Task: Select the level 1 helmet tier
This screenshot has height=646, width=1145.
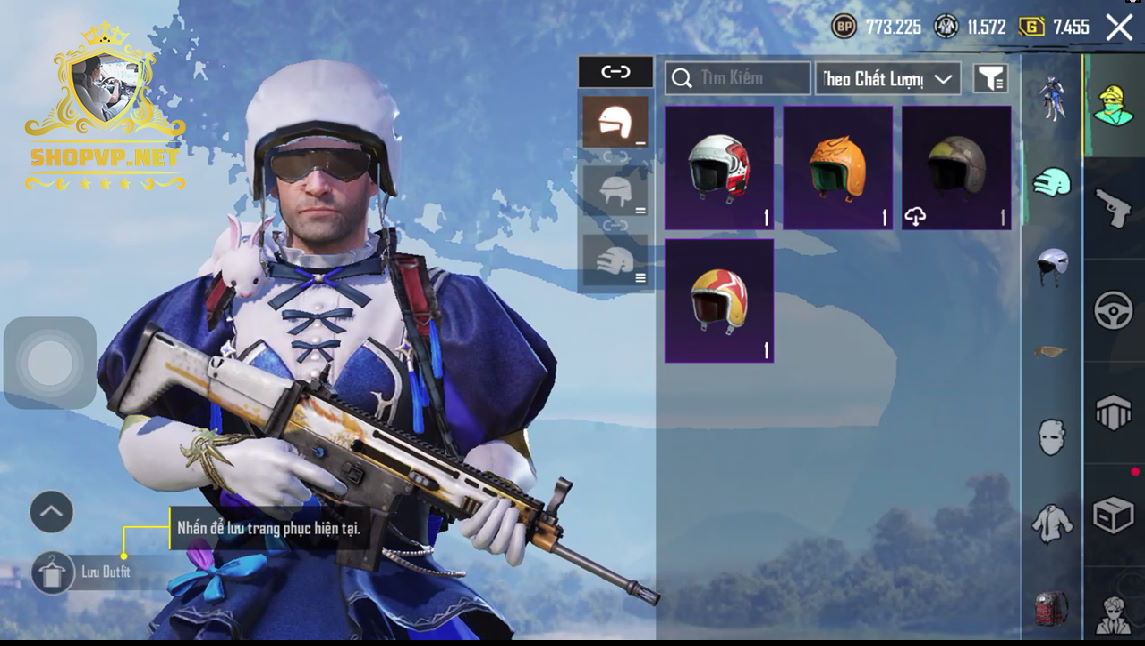Action: 616,122
